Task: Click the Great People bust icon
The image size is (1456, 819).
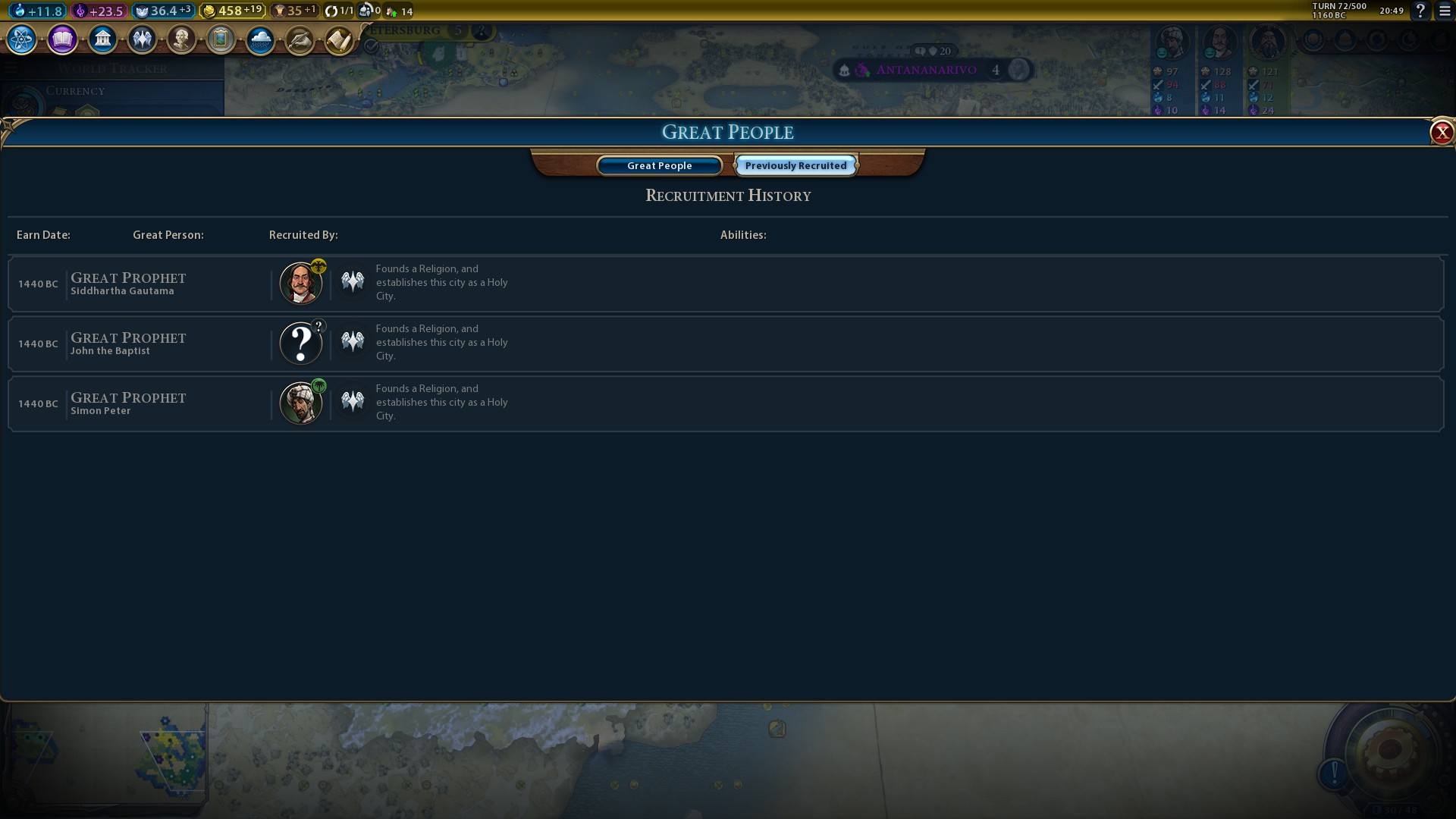Action: pos(181,39)
